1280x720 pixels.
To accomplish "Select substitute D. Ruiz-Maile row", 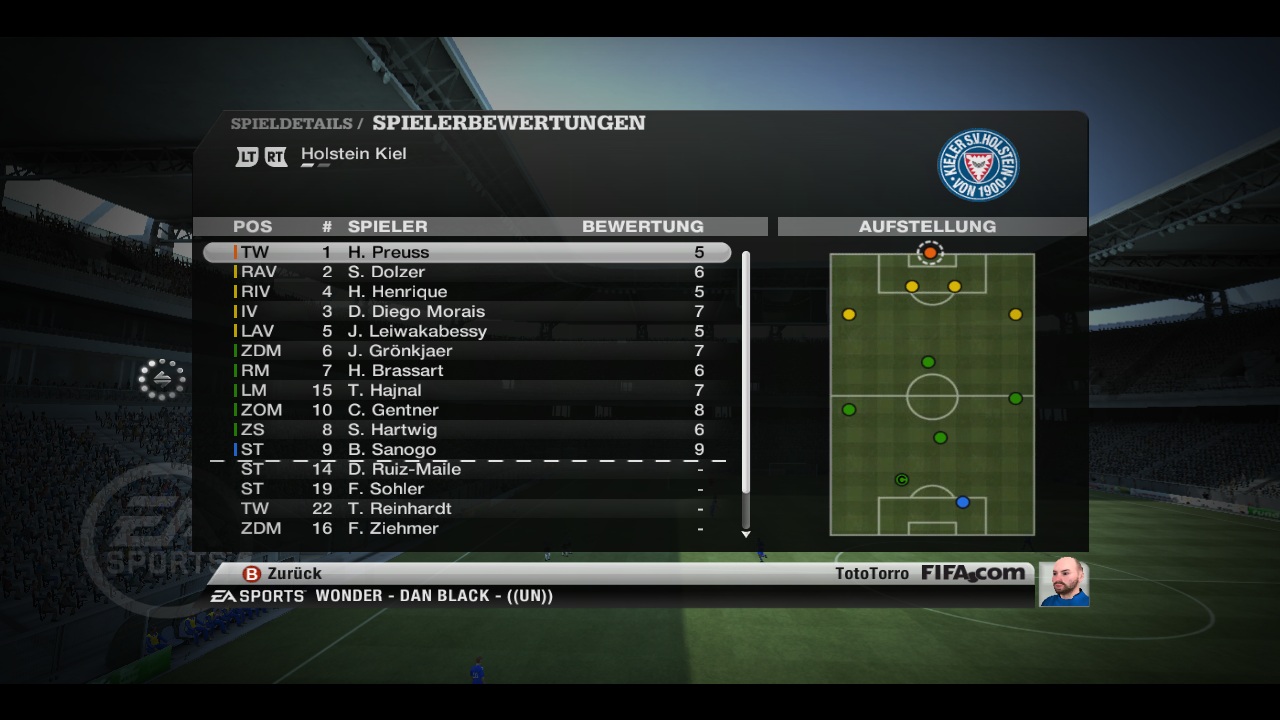I will 467,469.
